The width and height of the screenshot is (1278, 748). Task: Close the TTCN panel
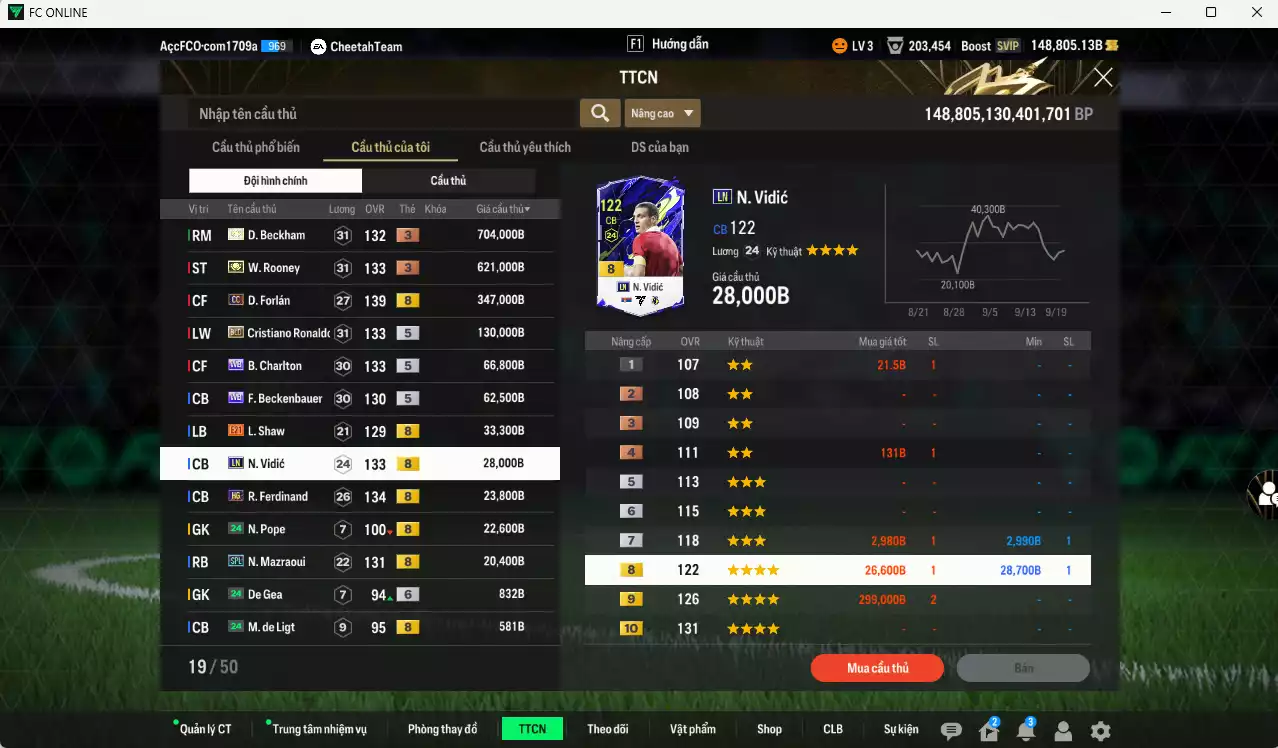tap(1103, 78)
